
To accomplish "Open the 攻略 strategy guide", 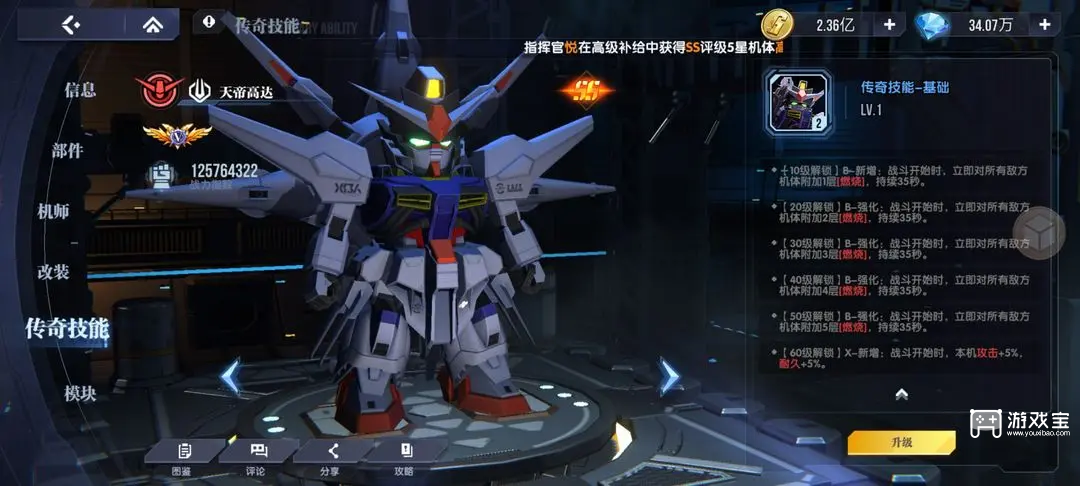I will coord(404,457).
